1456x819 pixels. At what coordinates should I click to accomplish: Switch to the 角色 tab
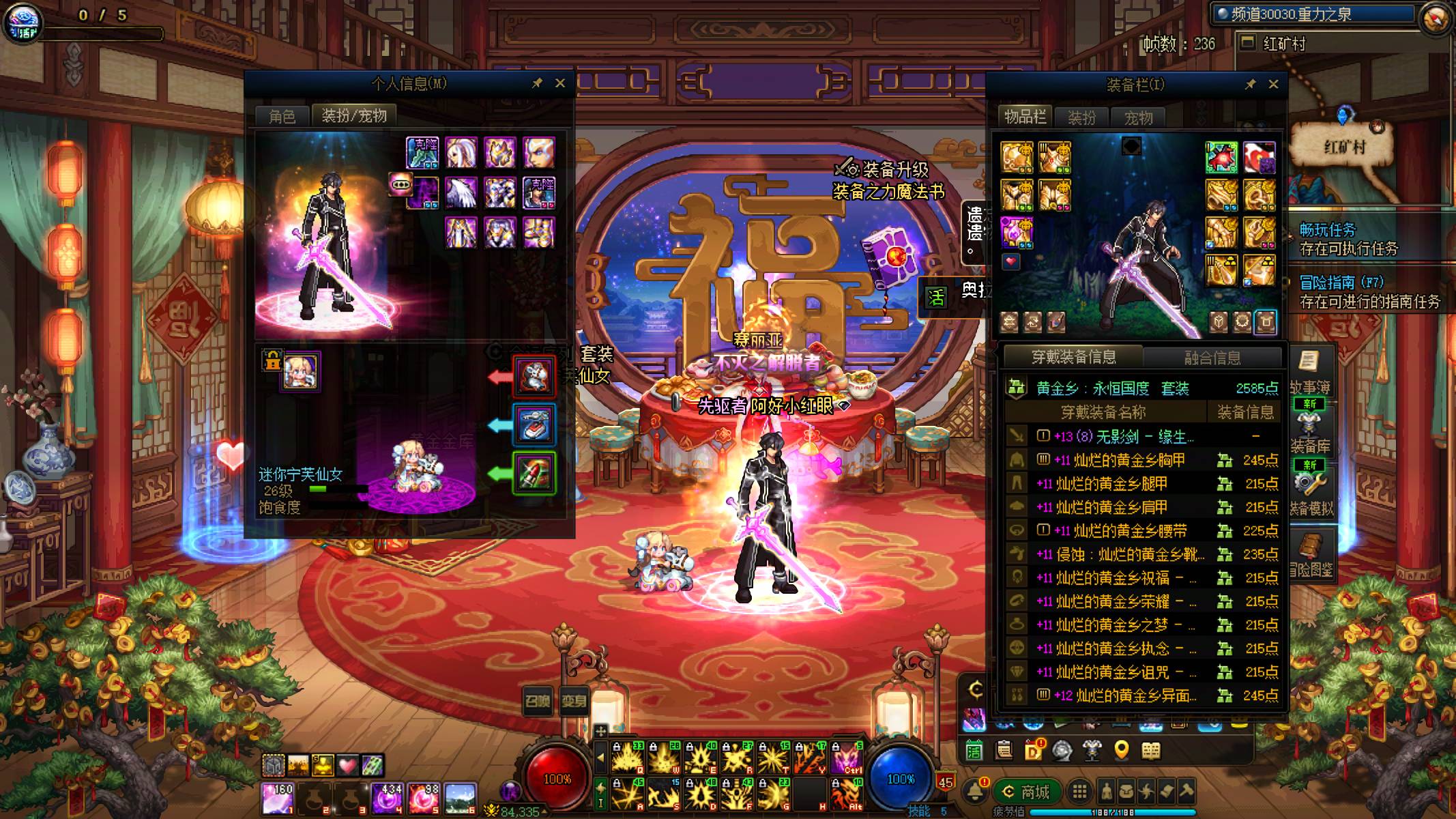pyautogui.click(x=282, y=116)
